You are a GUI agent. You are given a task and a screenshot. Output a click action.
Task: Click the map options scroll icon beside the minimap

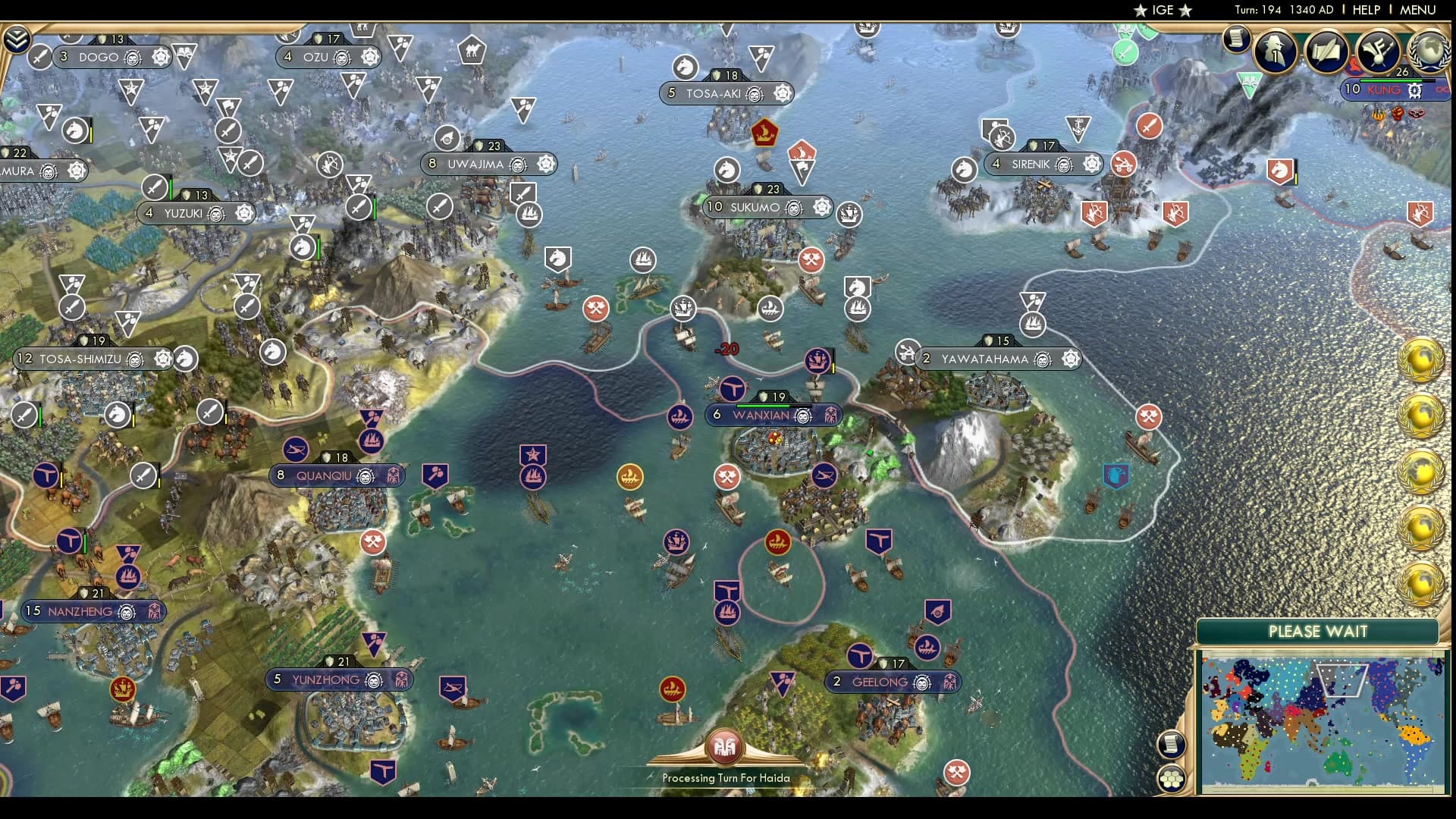pos(1170,745)
